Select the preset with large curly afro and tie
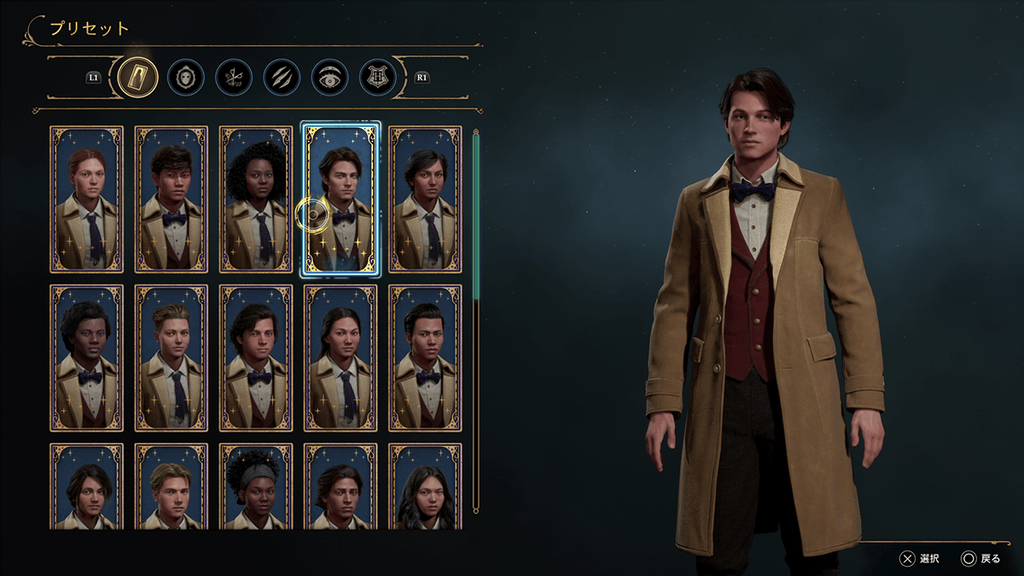Image resolution: width=1024 pixels, height=576 pixels. (x=256, y=199)
